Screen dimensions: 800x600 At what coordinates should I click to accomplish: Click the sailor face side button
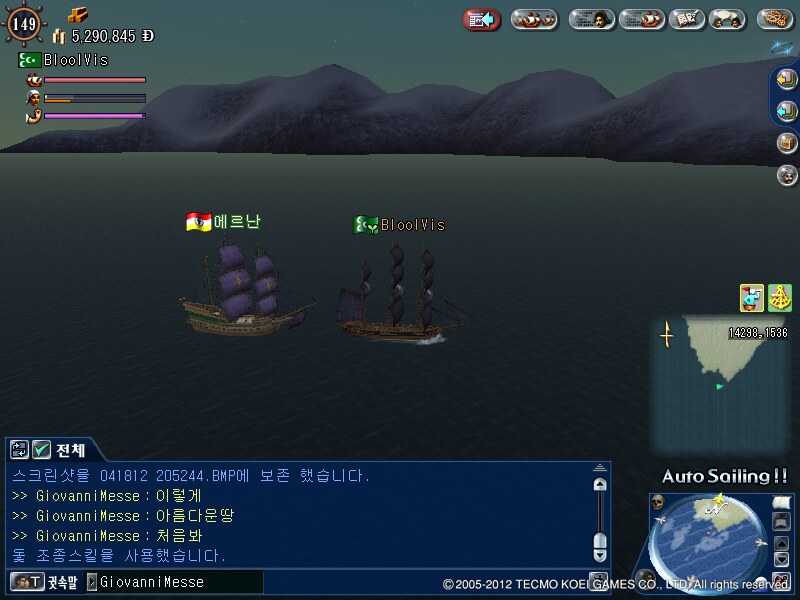pos(787,175)
